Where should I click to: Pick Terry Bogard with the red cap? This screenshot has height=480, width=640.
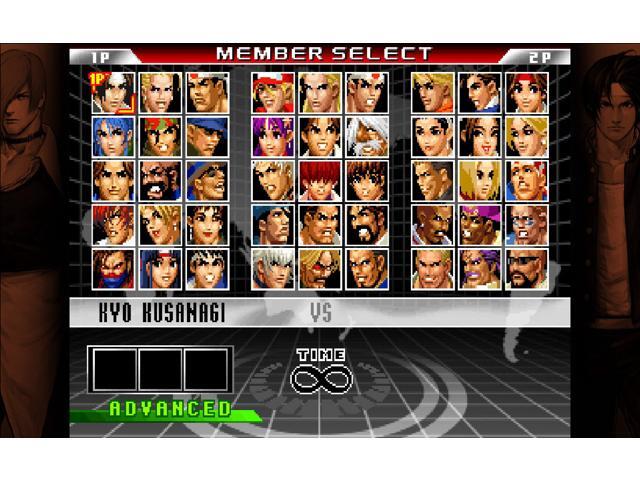tap(272, 92)
